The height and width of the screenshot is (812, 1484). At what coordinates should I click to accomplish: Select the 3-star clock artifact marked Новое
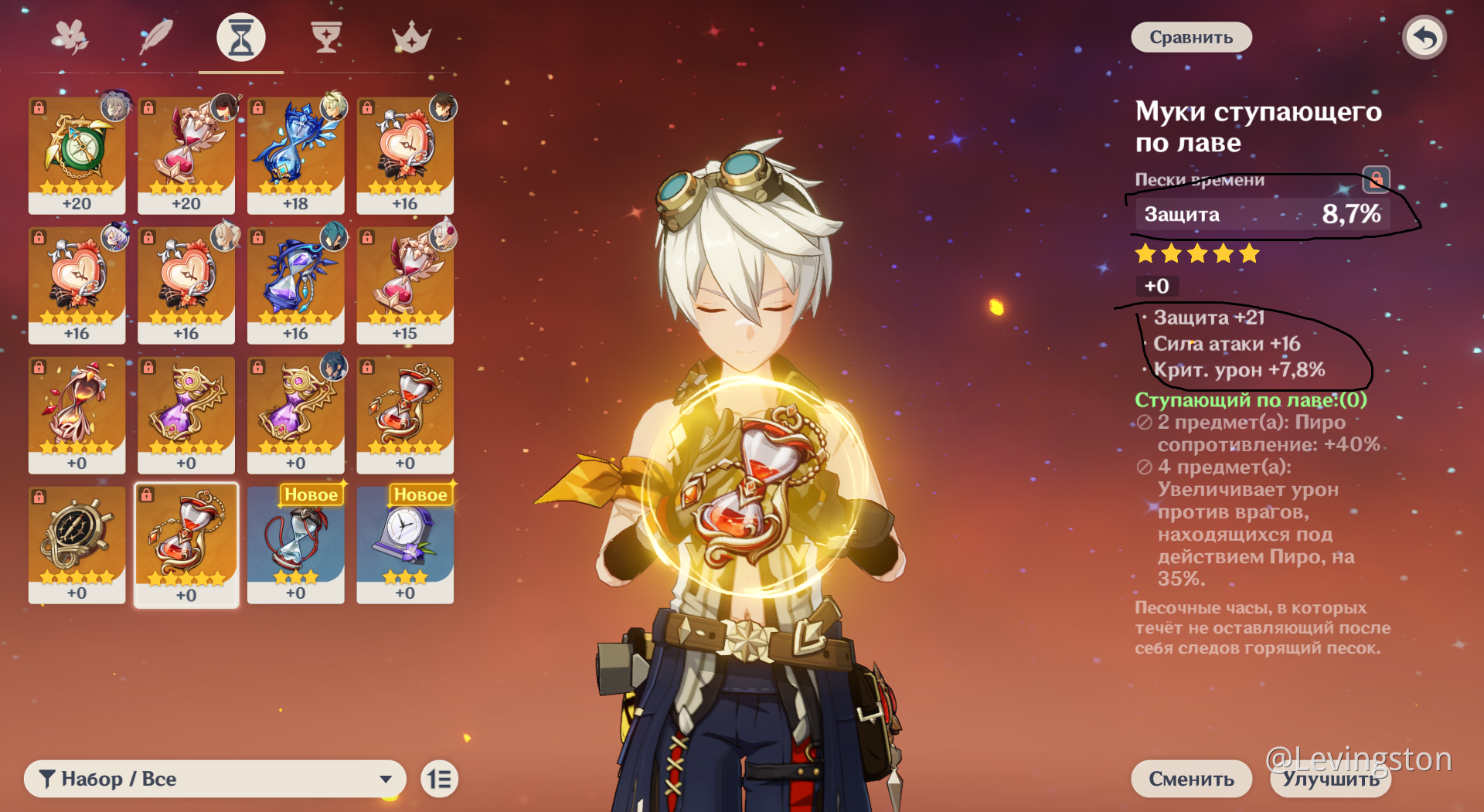tap(405, 544)
